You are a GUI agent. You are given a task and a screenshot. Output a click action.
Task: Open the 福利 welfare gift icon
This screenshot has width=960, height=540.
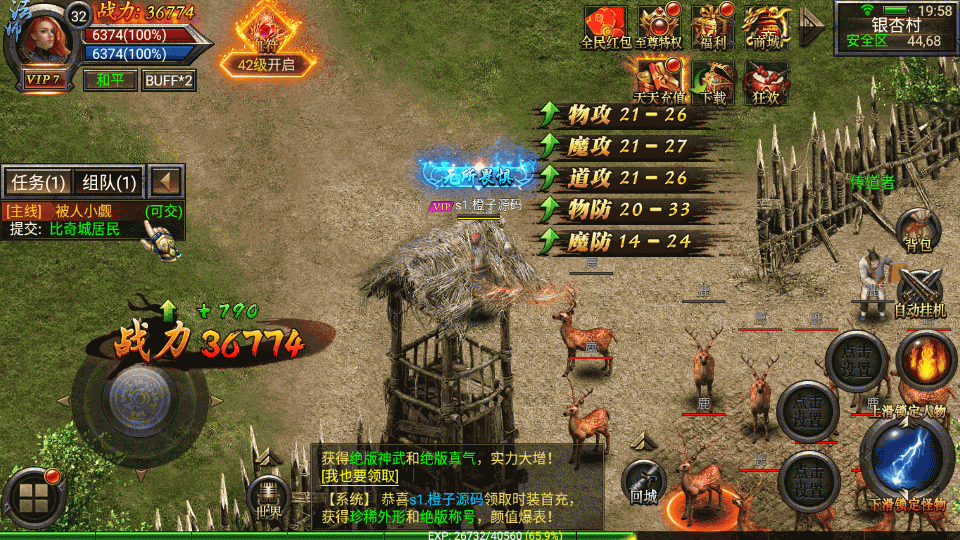pyautogui.click(x=713, y=26)
